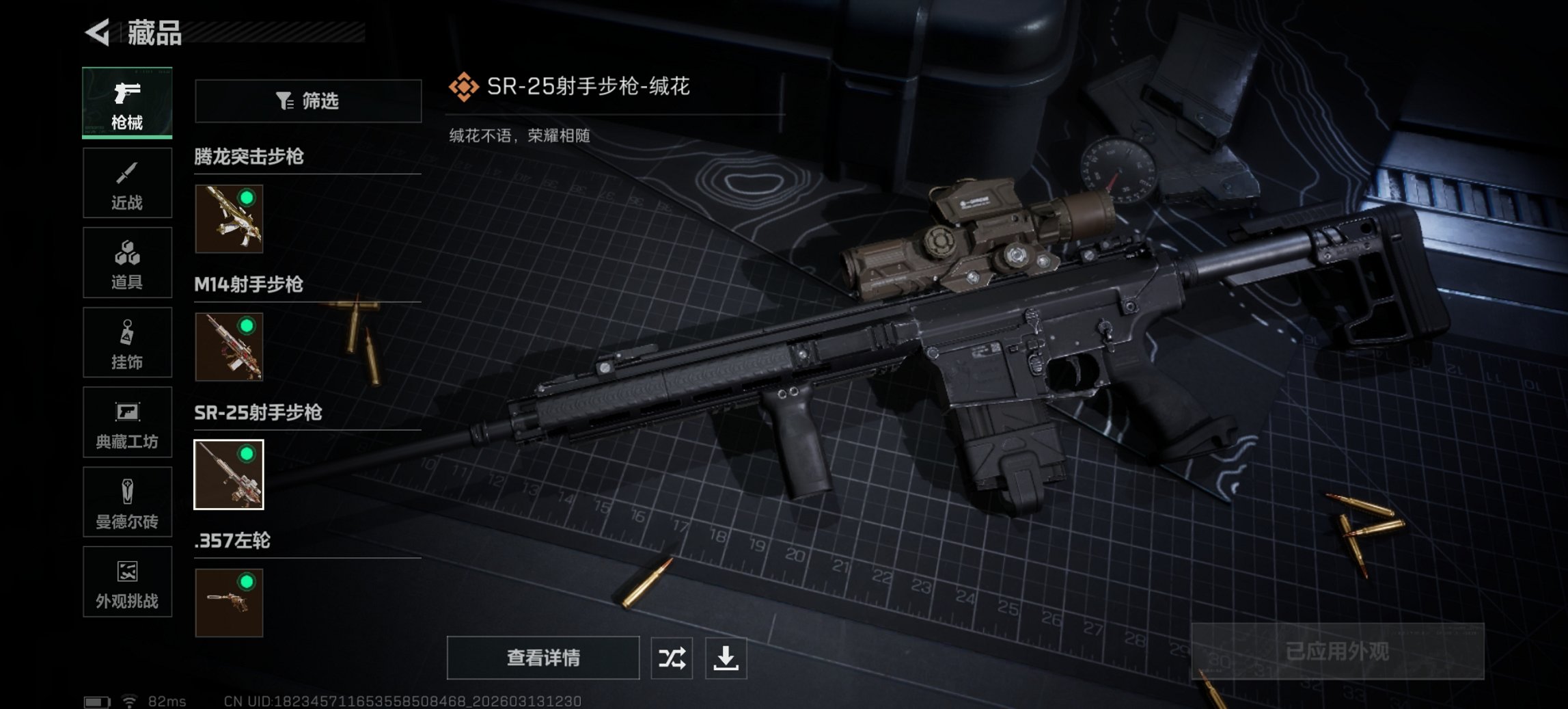Select the 道具 items category icon
Viewport: 1568px width, 709px height.
[x=127, y=263]
